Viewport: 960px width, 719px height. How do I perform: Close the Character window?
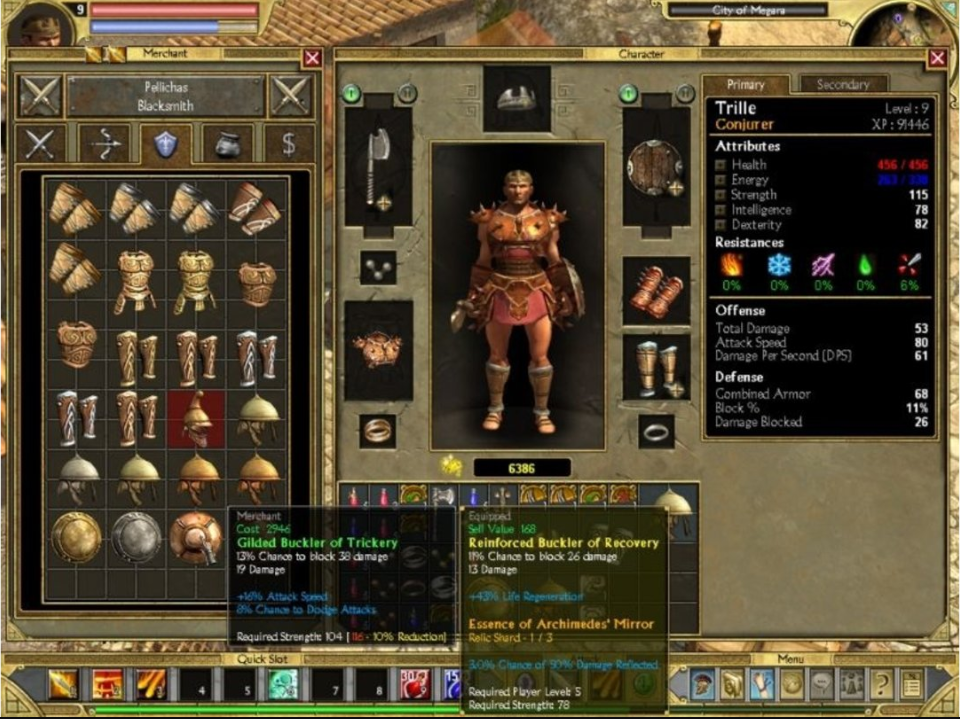pyautogui.click(x=937, y=58)
